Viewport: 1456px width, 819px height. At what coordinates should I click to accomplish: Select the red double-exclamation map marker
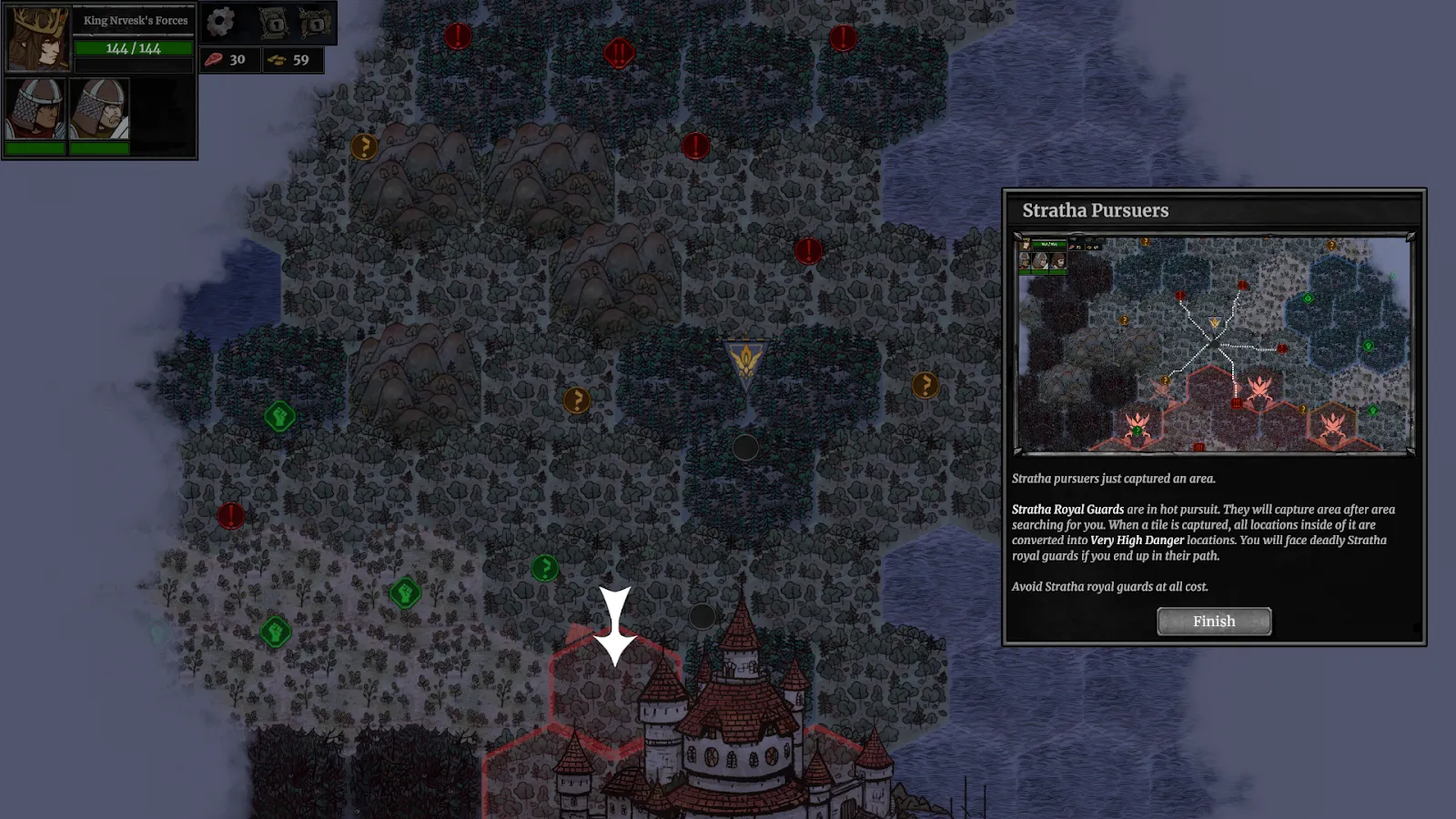[619, 53]
